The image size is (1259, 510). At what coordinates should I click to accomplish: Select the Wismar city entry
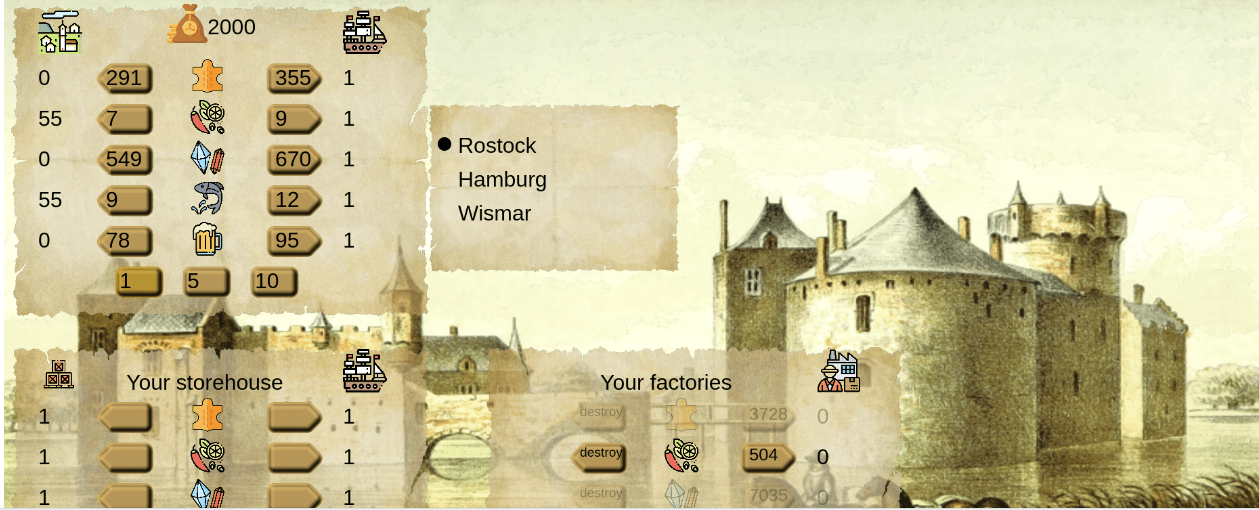494,214
